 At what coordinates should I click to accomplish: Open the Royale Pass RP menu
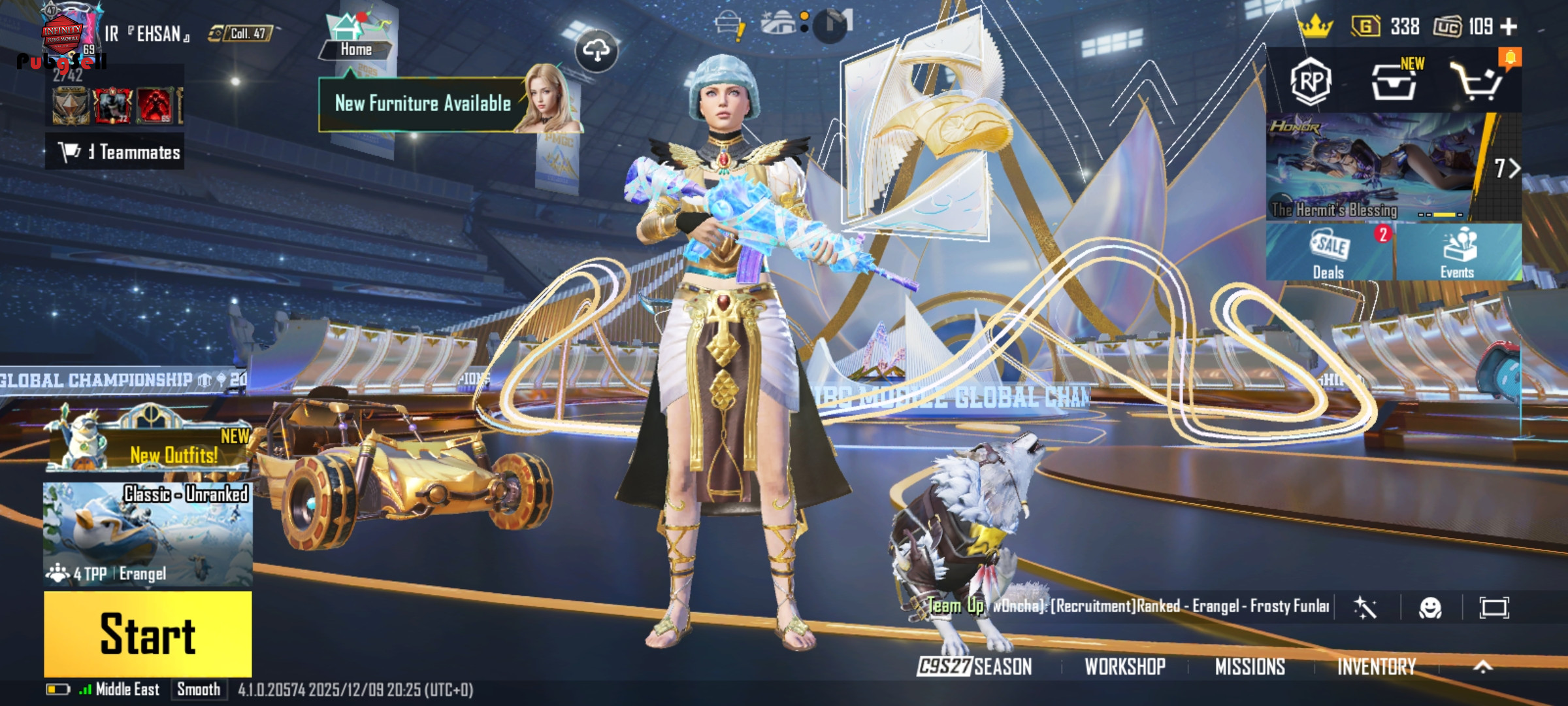point(1311,82)
